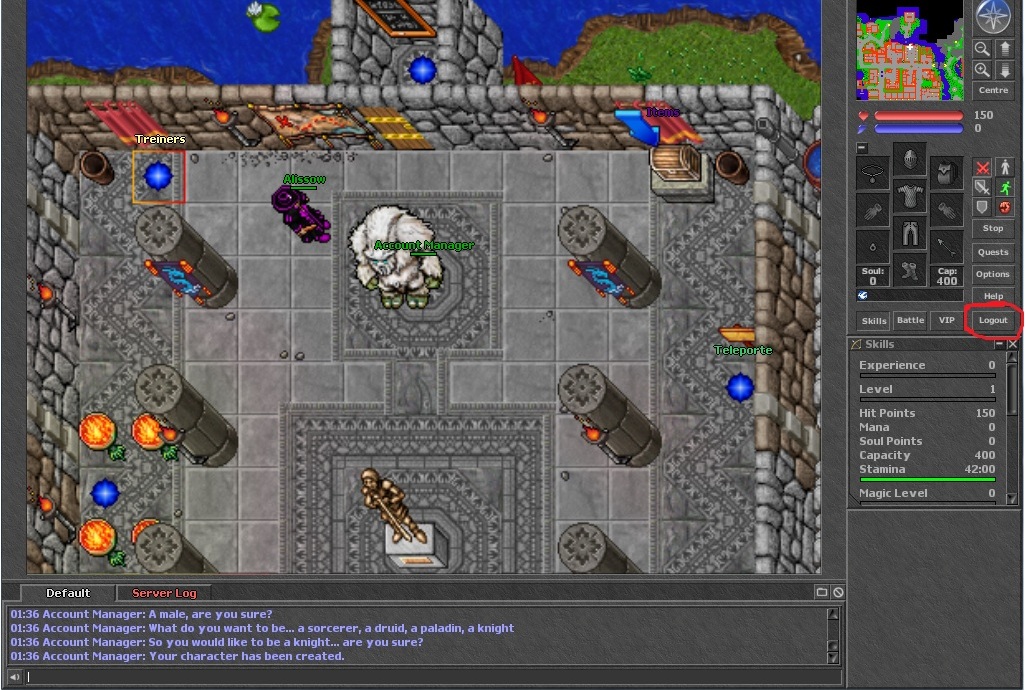Screen dimensions: 1026x690
Task: Choose the red crossed swords fight mode
Action: point(982,167)
